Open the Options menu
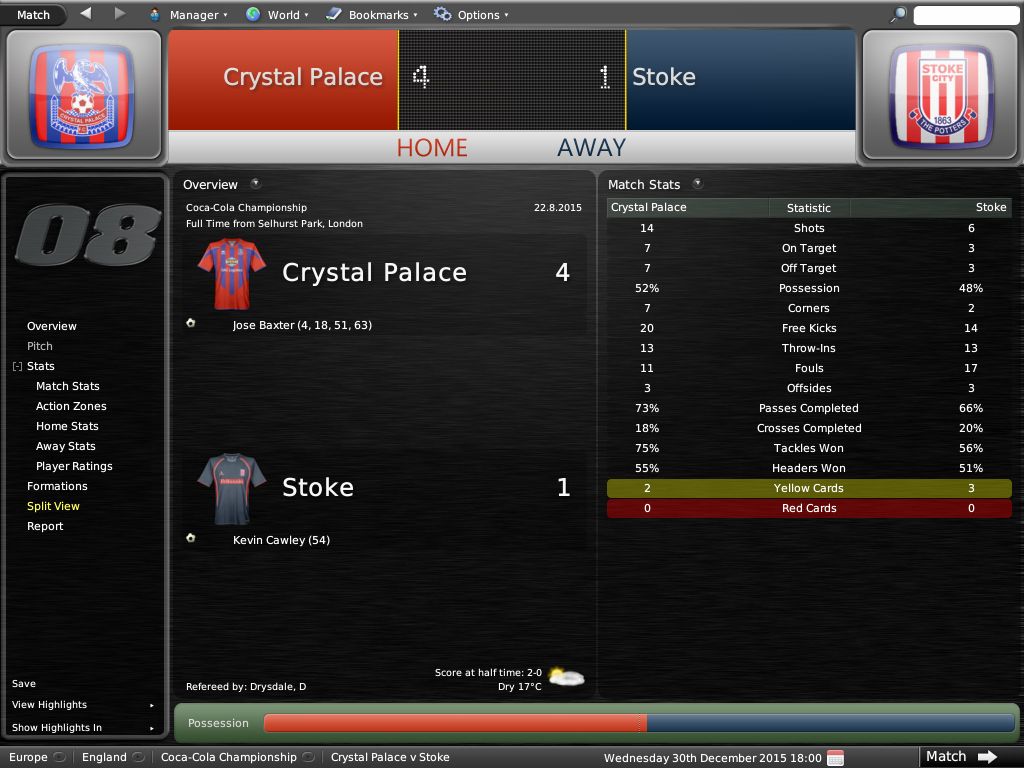 coord(471,15)
